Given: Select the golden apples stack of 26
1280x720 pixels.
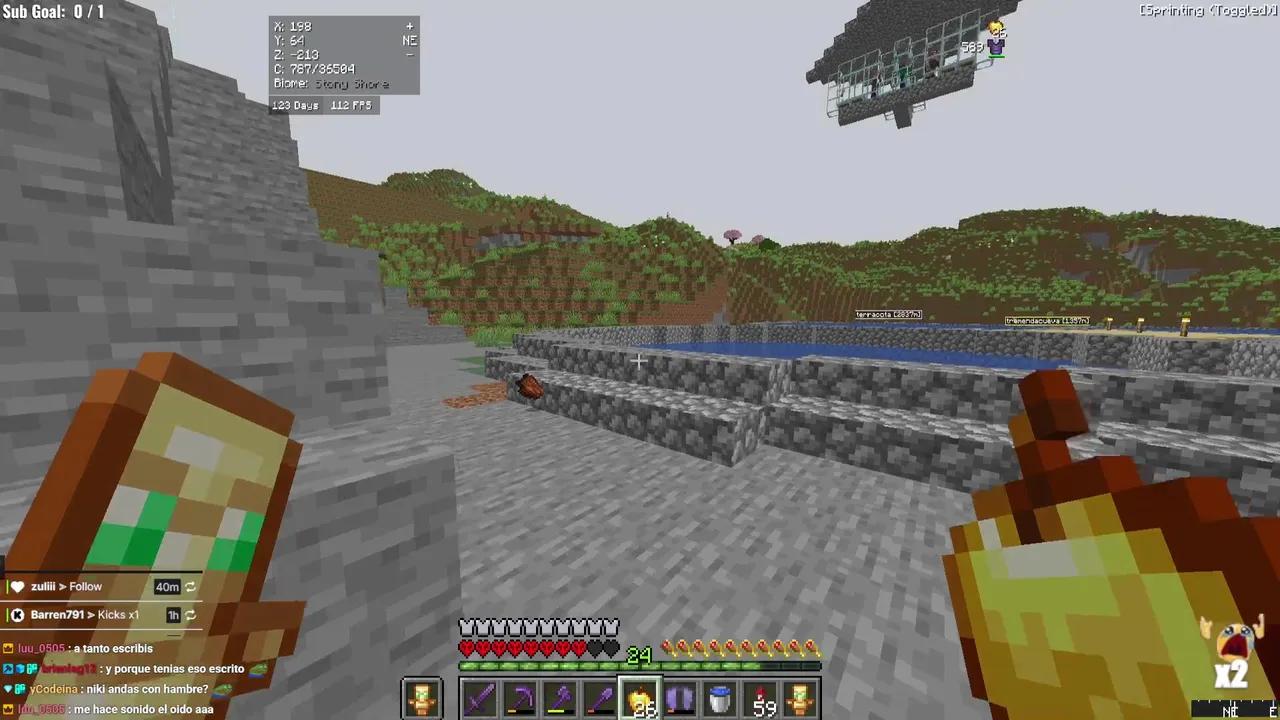Looking at the screenshot, I should coord(638,697).
